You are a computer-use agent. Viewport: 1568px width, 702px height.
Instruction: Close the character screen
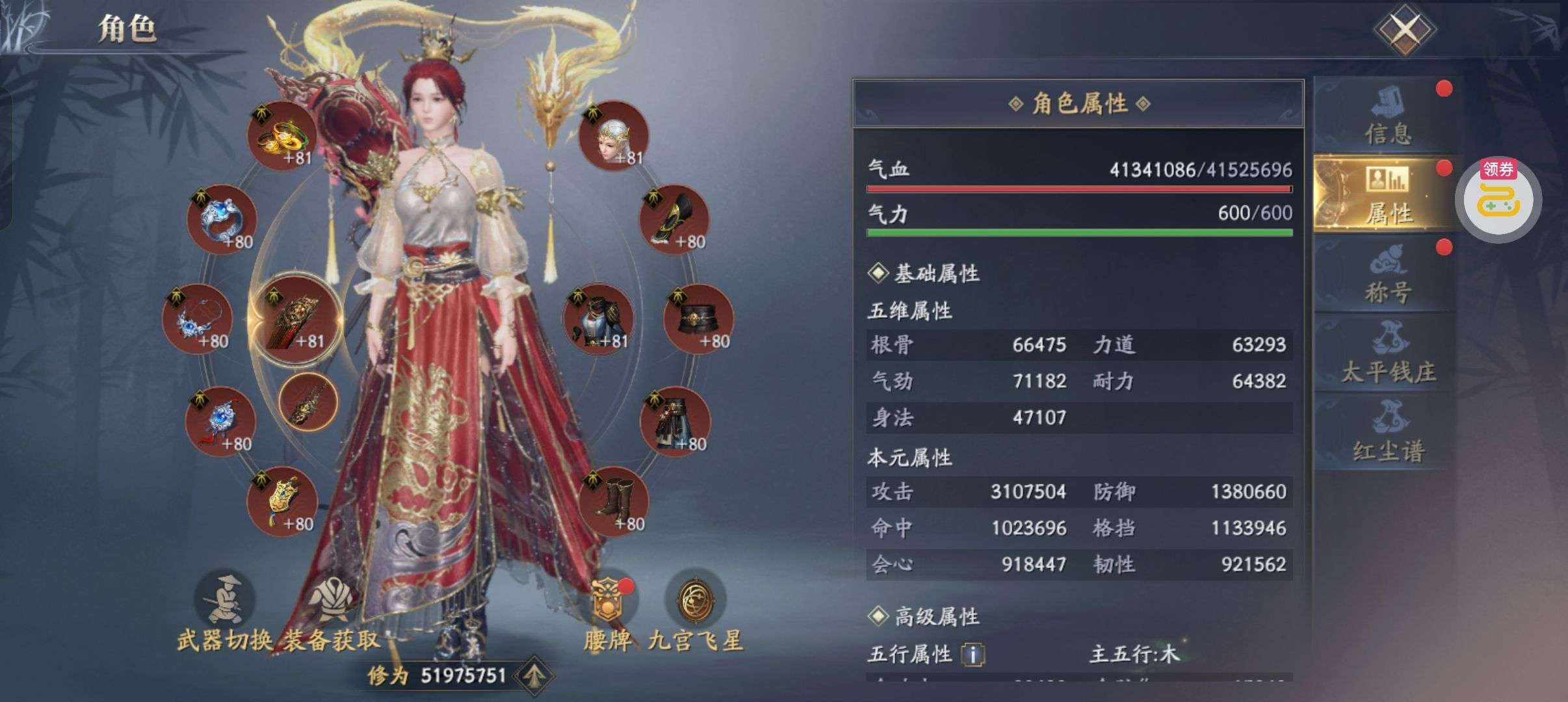click(x=1404, y=29)
